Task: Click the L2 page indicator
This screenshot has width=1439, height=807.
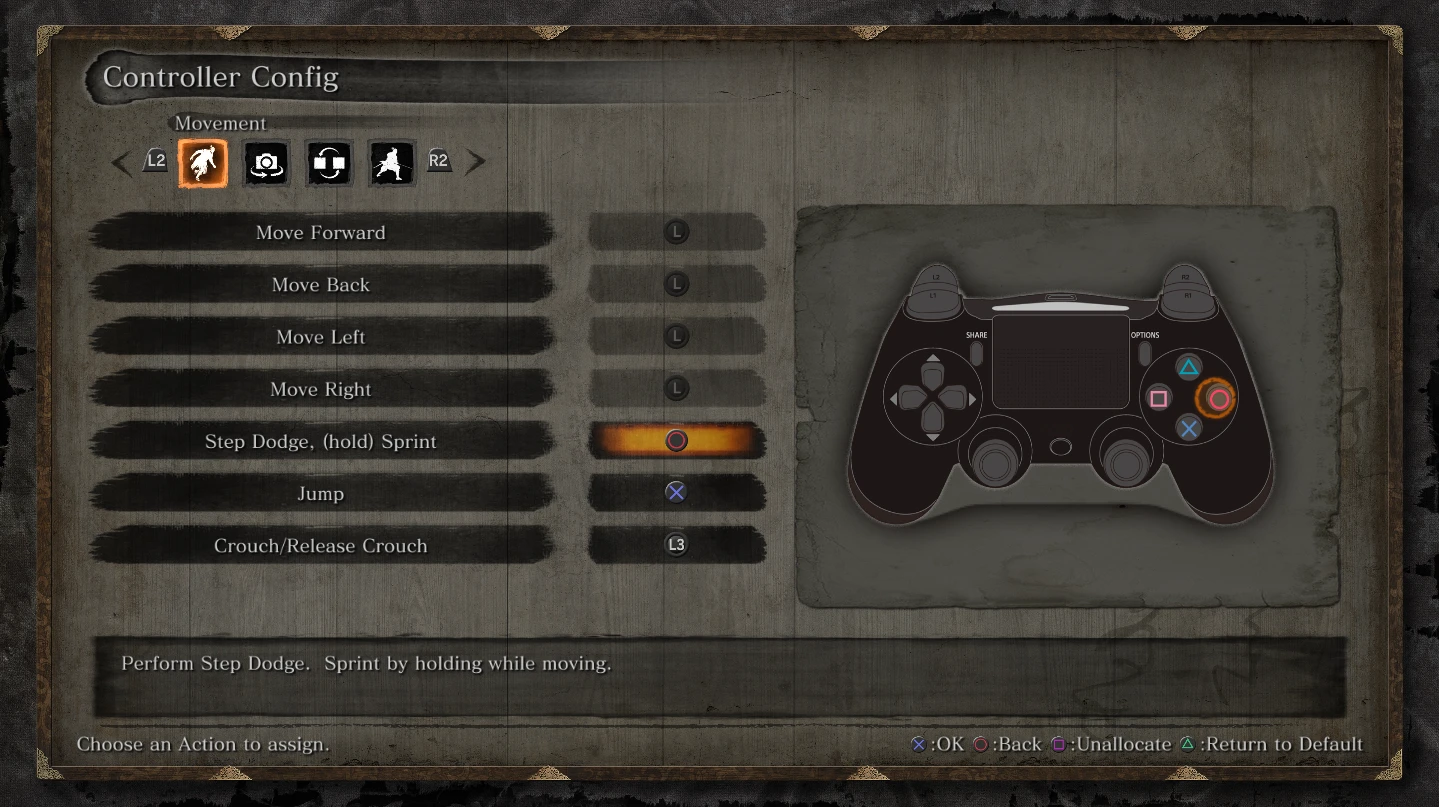Action: (x=156, y=161)
